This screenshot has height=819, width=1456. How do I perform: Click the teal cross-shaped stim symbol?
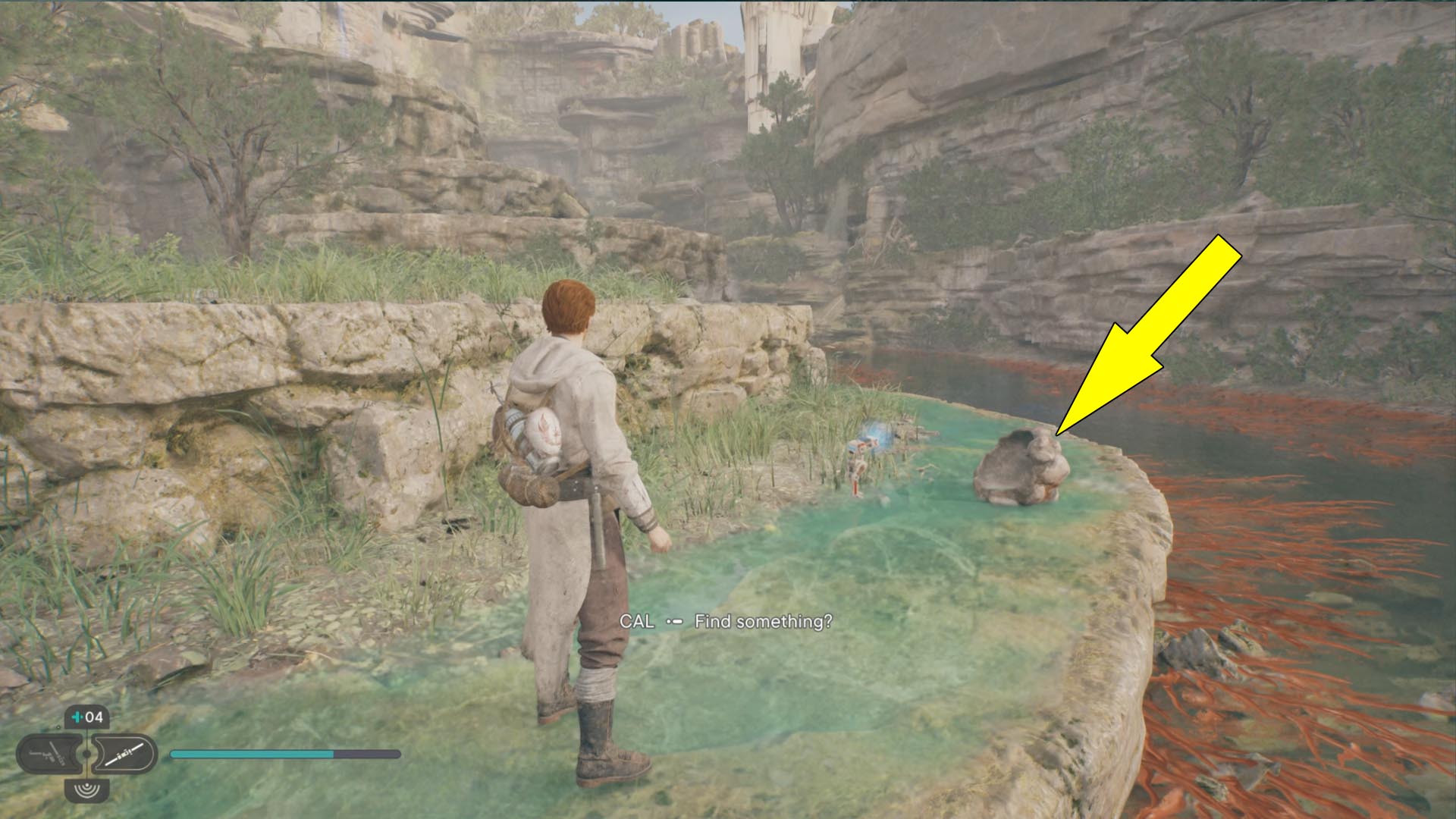(x=76, y=717)
